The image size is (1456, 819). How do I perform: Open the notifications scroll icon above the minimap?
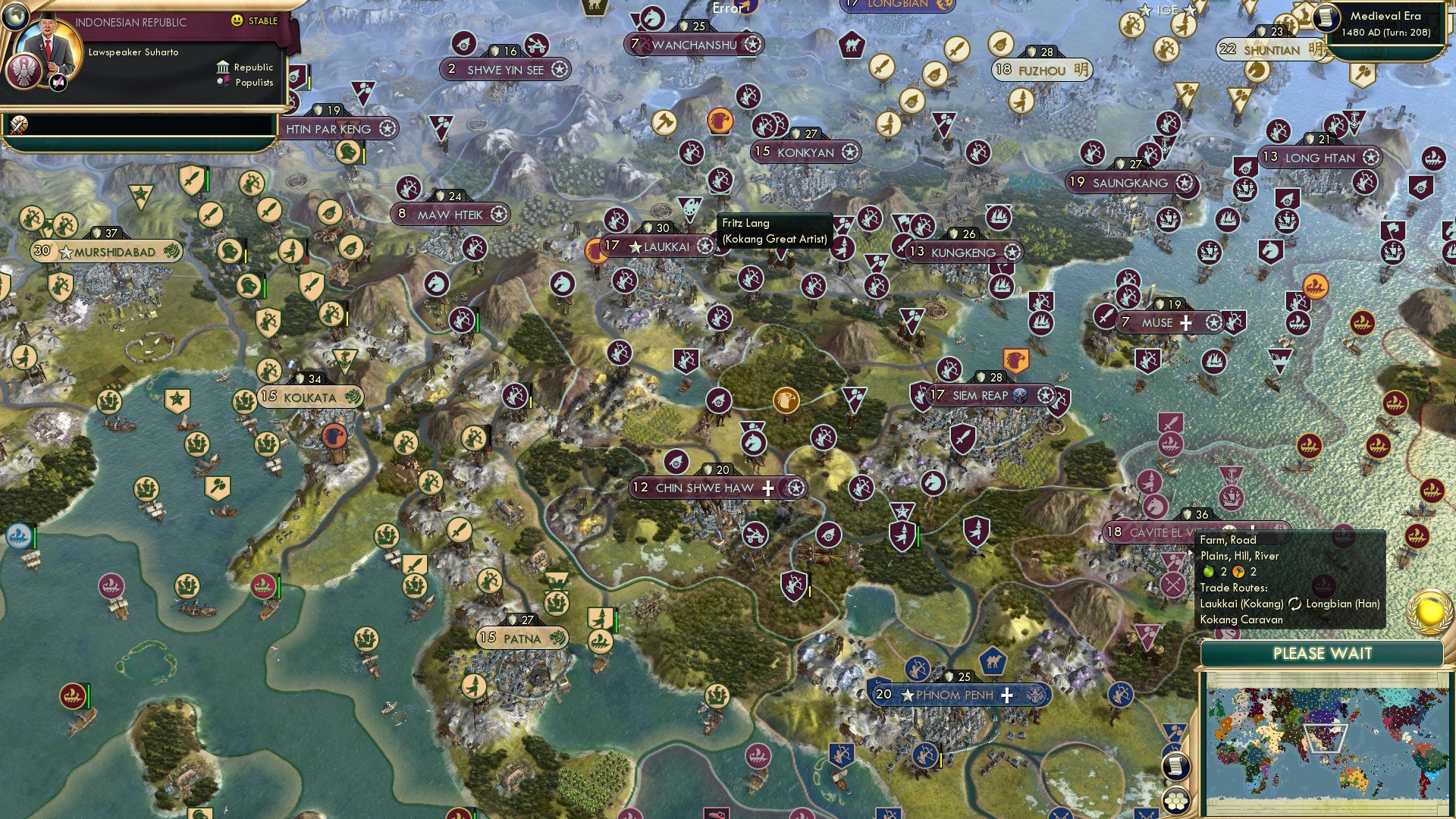coord(1175,765)
